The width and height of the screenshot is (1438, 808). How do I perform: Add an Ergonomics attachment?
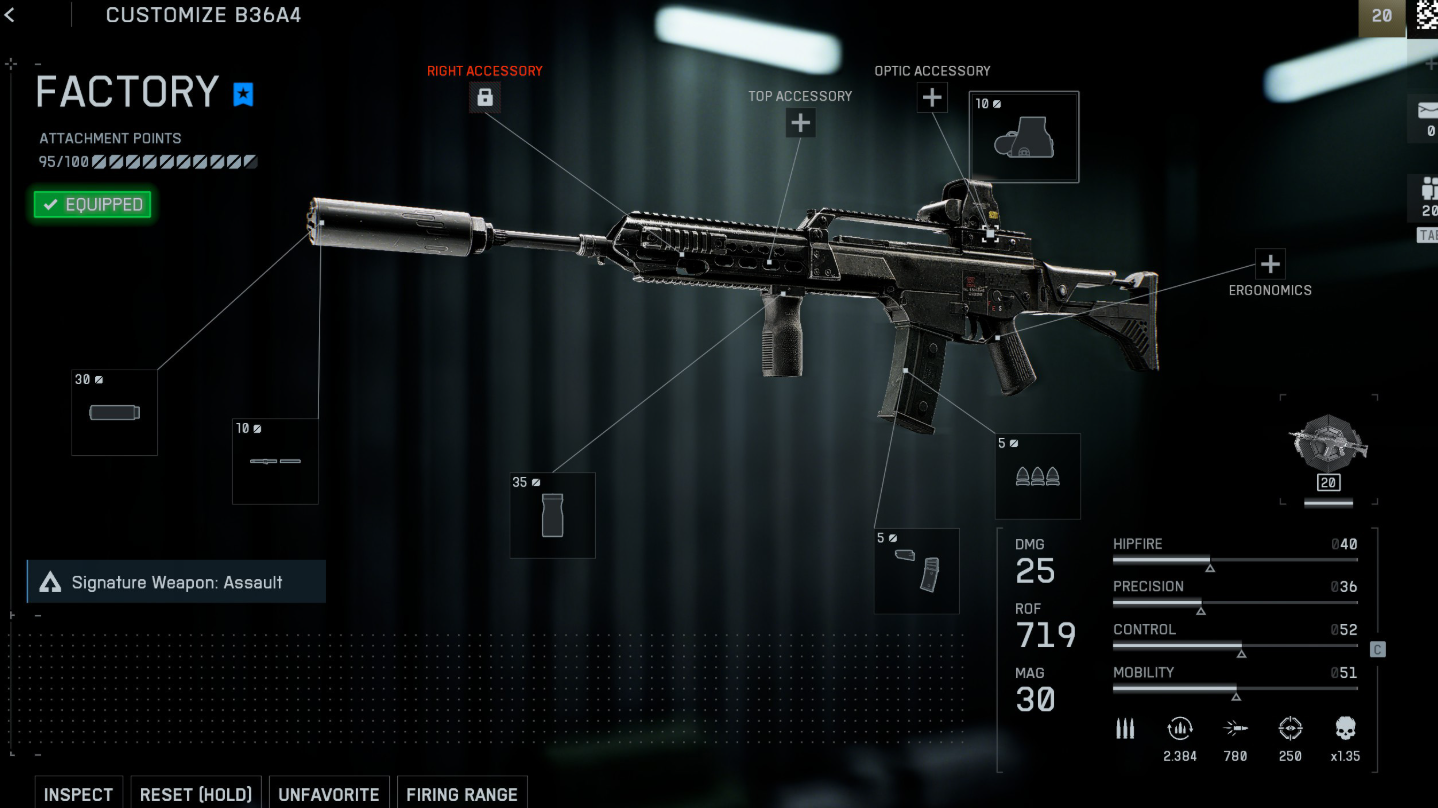point(1270,264)
